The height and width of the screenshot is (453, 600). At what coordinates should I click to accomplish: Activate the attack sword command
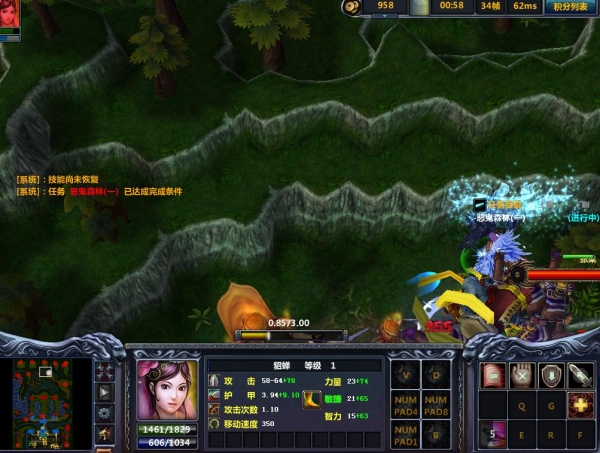coord(579,375)
